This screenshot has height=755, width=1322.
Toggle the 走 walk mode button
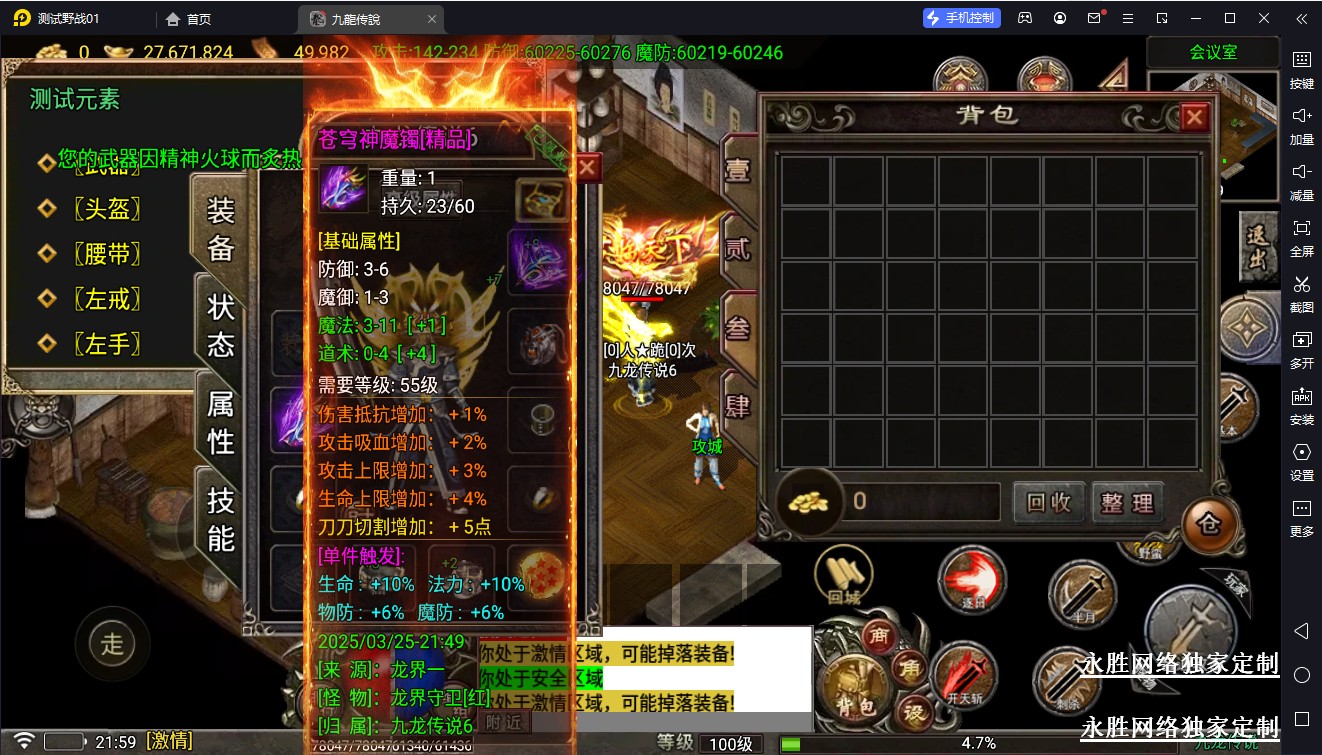coord(112,643)
